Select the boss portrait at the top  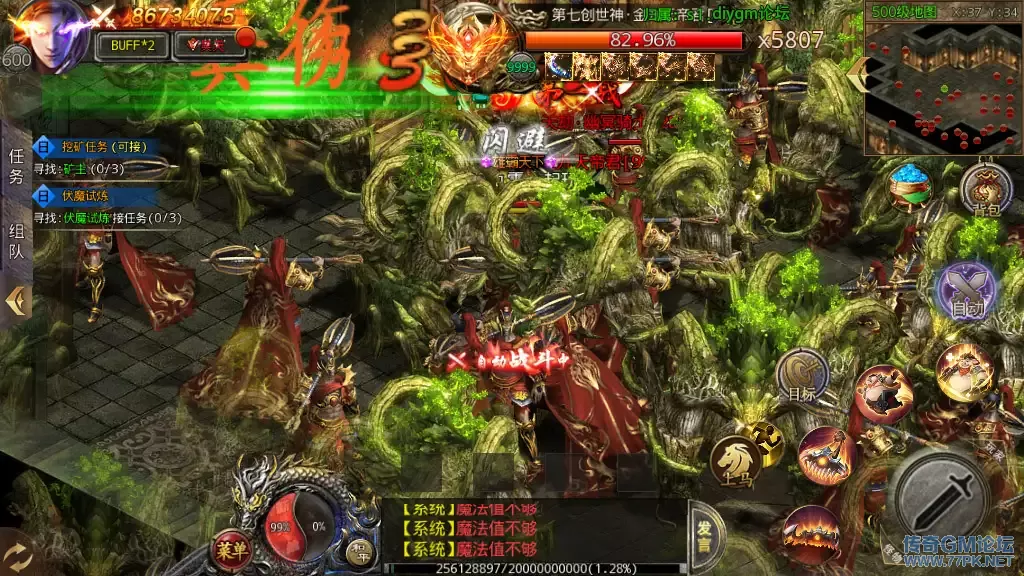465,48
